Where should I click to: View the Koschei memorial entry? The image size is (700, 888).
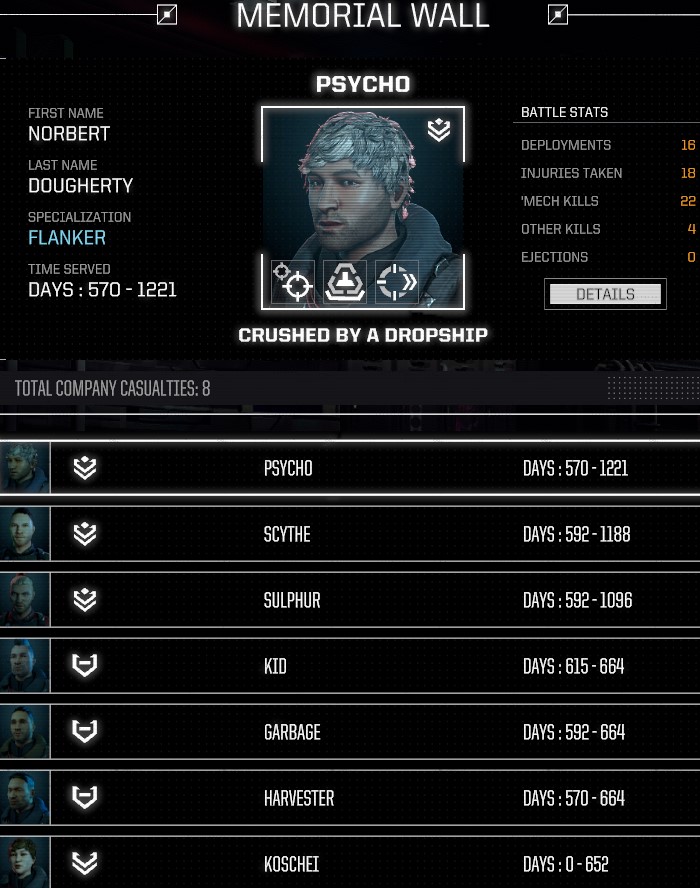350,863
